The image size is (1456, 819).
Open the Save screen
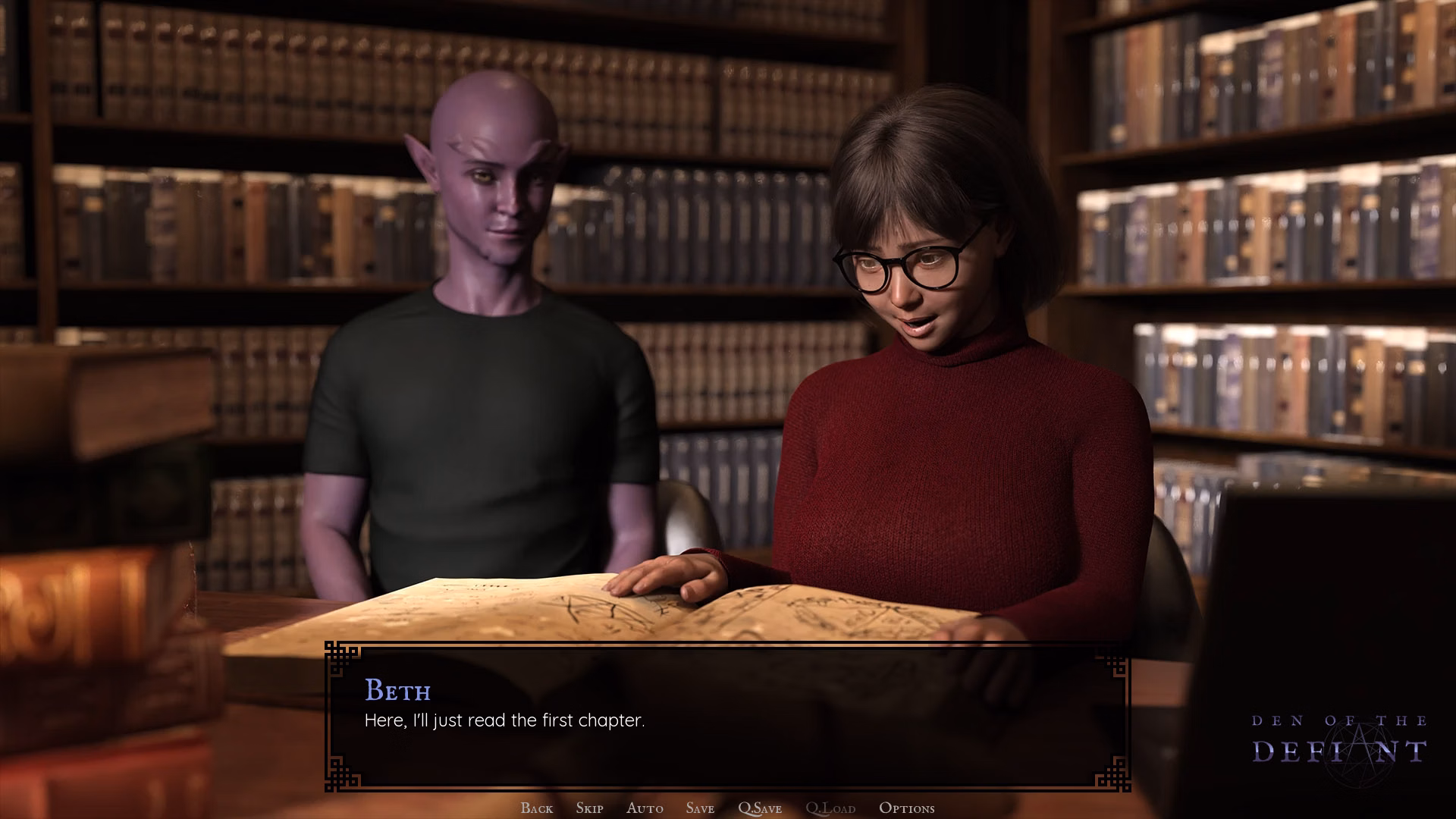699,808
